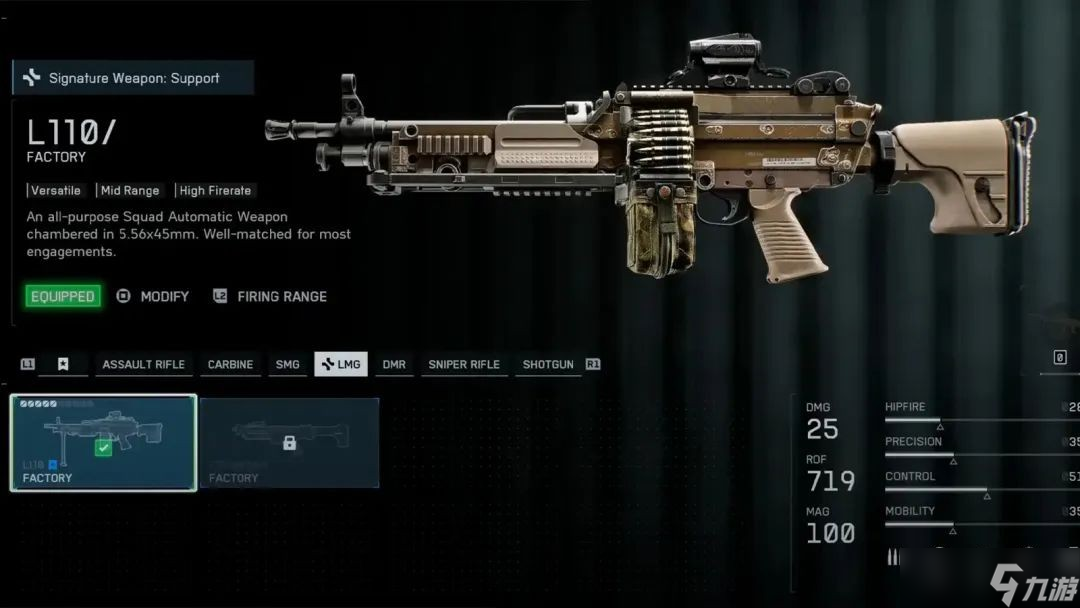The width and height of the screenshot is (1080, 608).
Task: Click the EQUIPPED button
Action: pos(63,296)
